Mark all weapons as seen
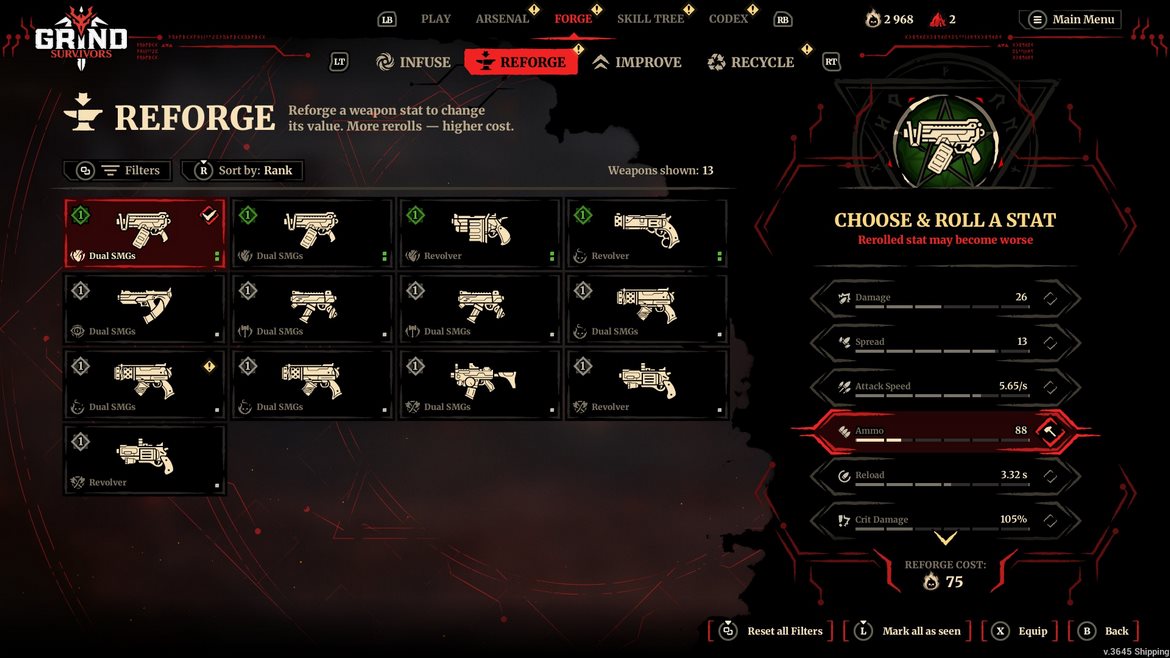 pyautogui.click(x=908, y=631)
